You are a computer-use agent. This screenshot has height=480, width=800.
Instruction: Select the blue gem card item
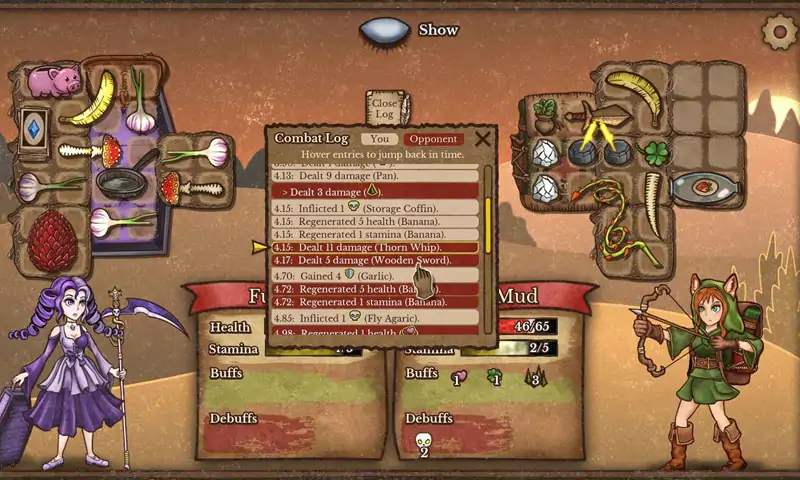tap(35, 129)
